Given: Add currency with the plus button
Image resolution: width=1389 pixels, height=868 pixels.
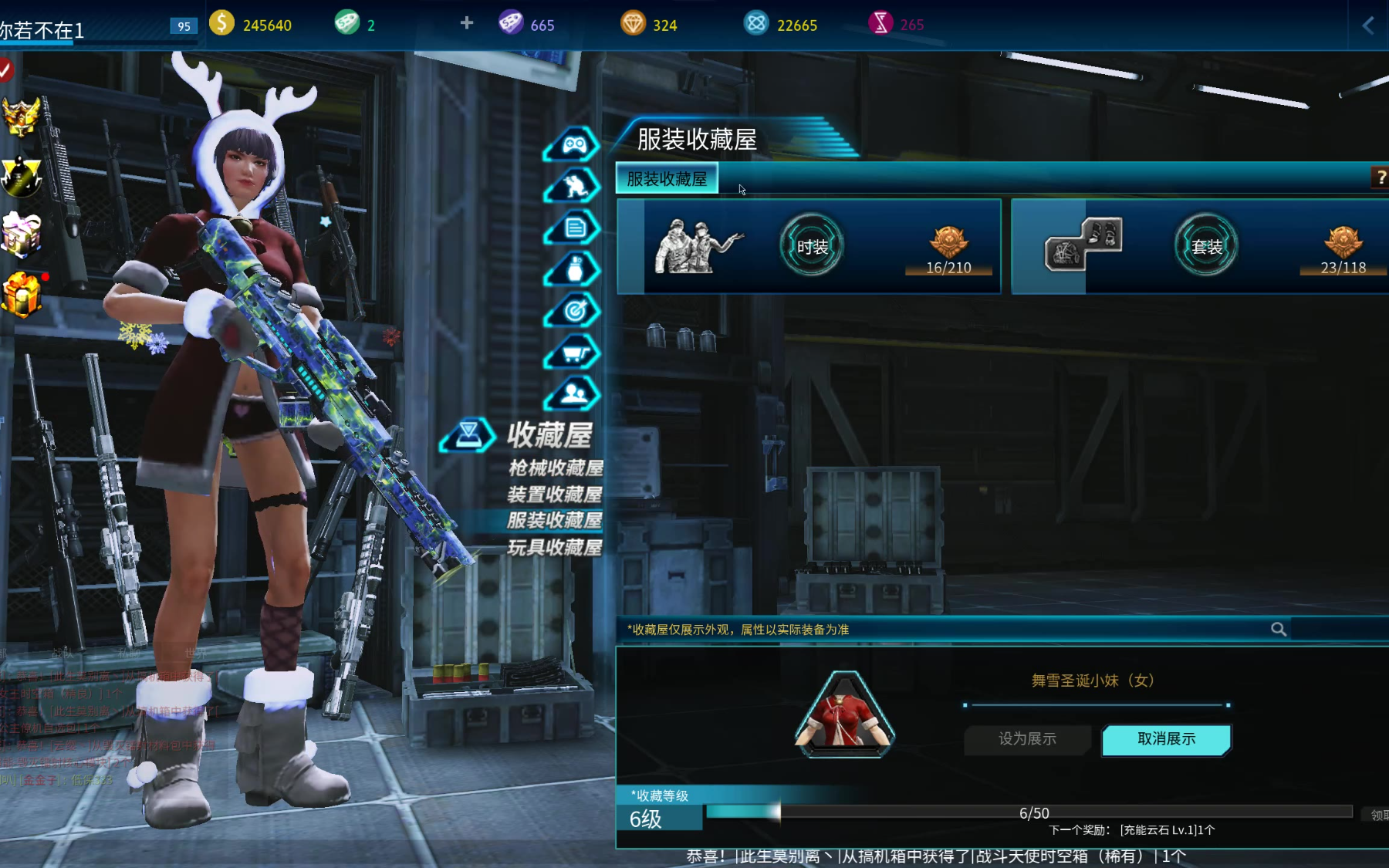Looking at the screenshot, I should pos(467,23).
